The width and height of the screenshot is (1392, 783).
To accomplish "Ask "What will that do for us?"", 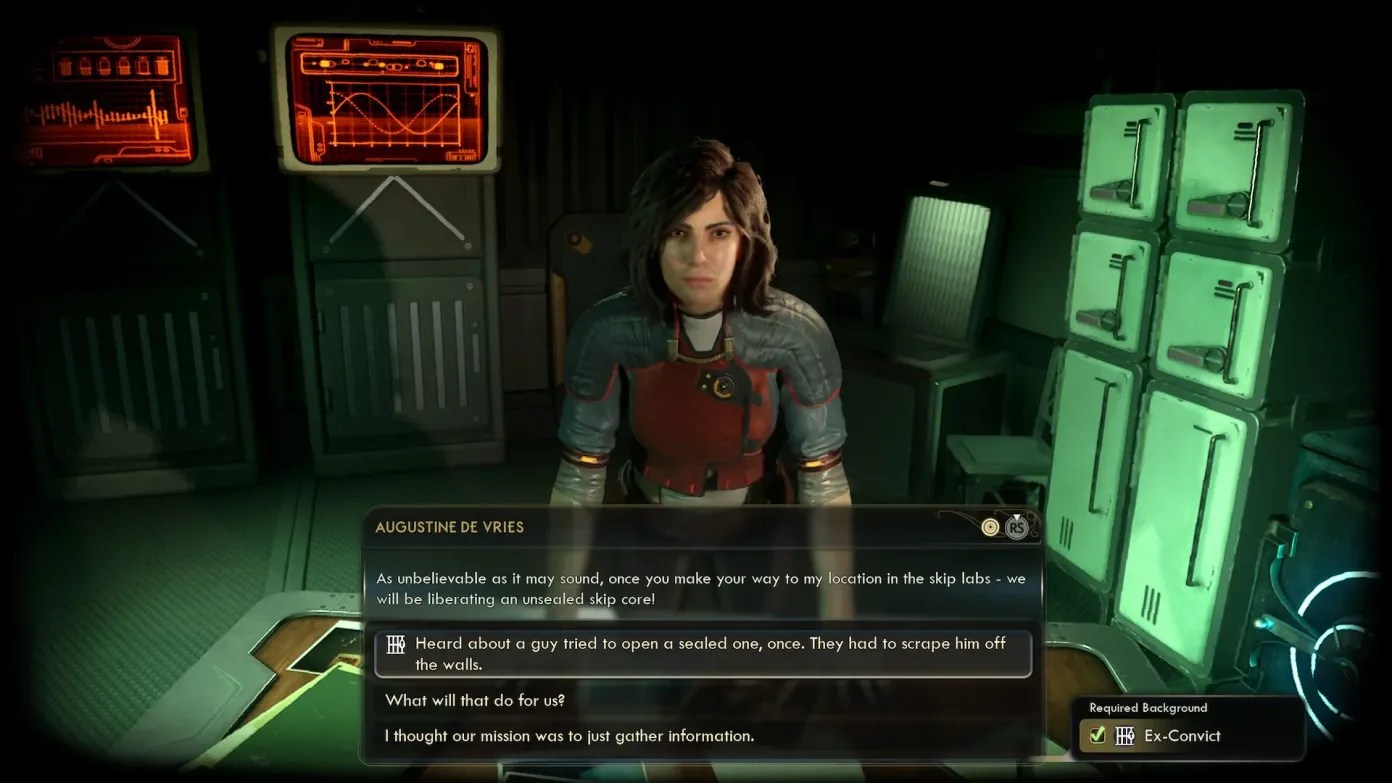I will point(475,700).
